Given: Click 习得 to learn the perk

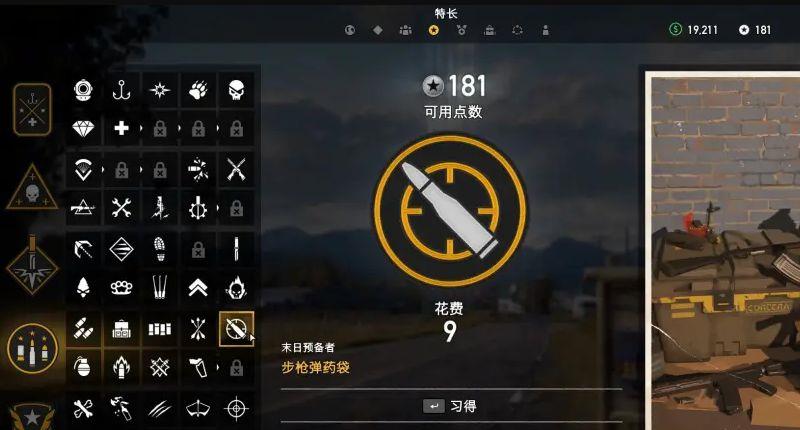Looking at the screenshot, I should pos(450,406).
